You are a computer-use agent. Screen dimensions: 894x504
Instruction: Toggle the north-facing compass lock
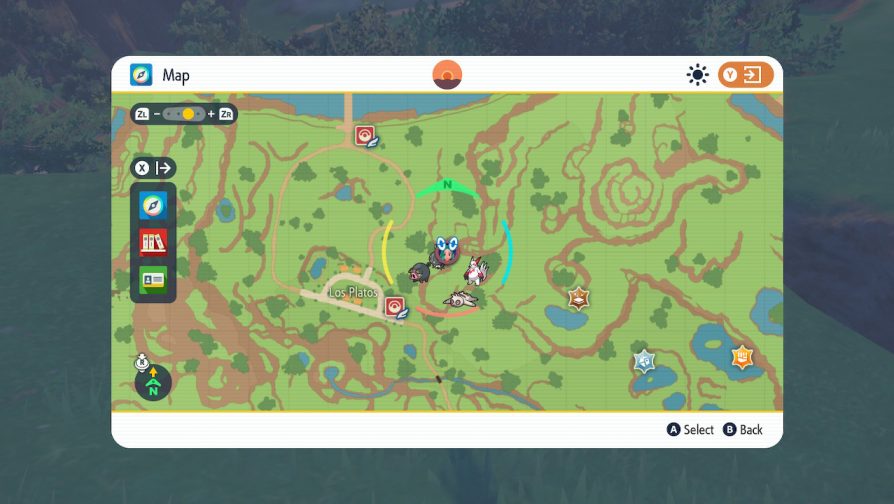pos(153,380)
